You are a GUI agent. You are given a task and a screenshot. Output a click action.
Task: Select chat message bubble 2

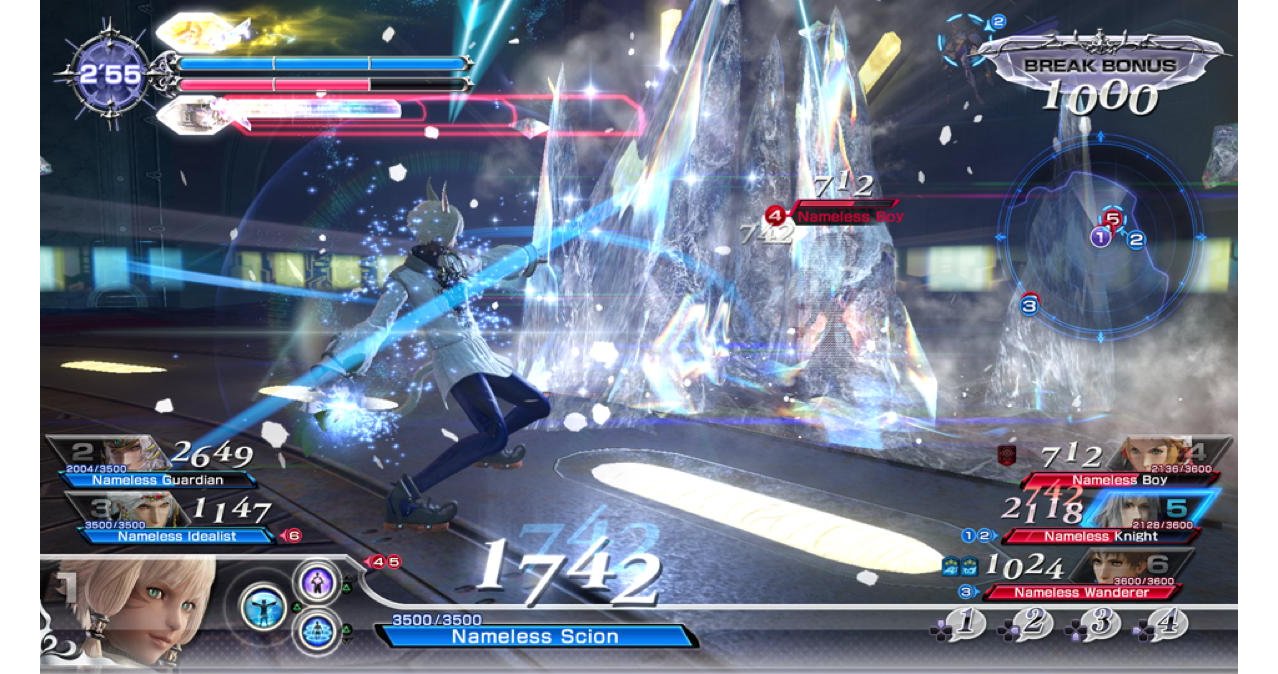(x=1030, y=624)
